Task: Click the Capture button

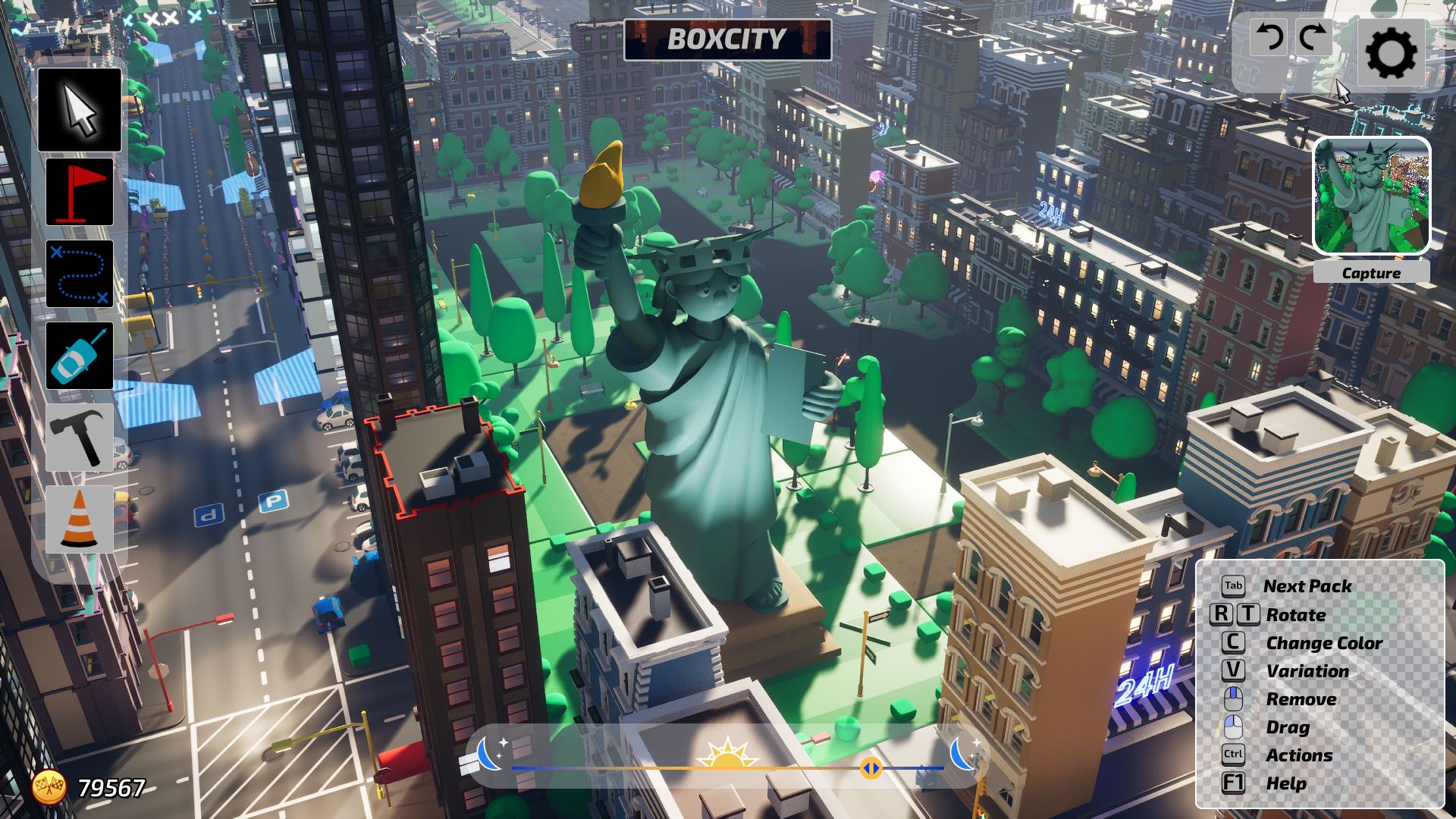Action: pyautogui.click(x=1371, y=273)
